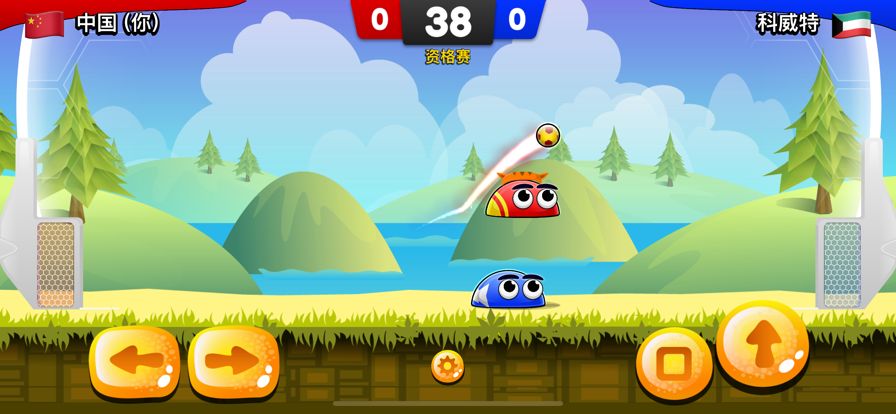Jump using the up arrow button
The image size is (896, 414).
point(762,346)
